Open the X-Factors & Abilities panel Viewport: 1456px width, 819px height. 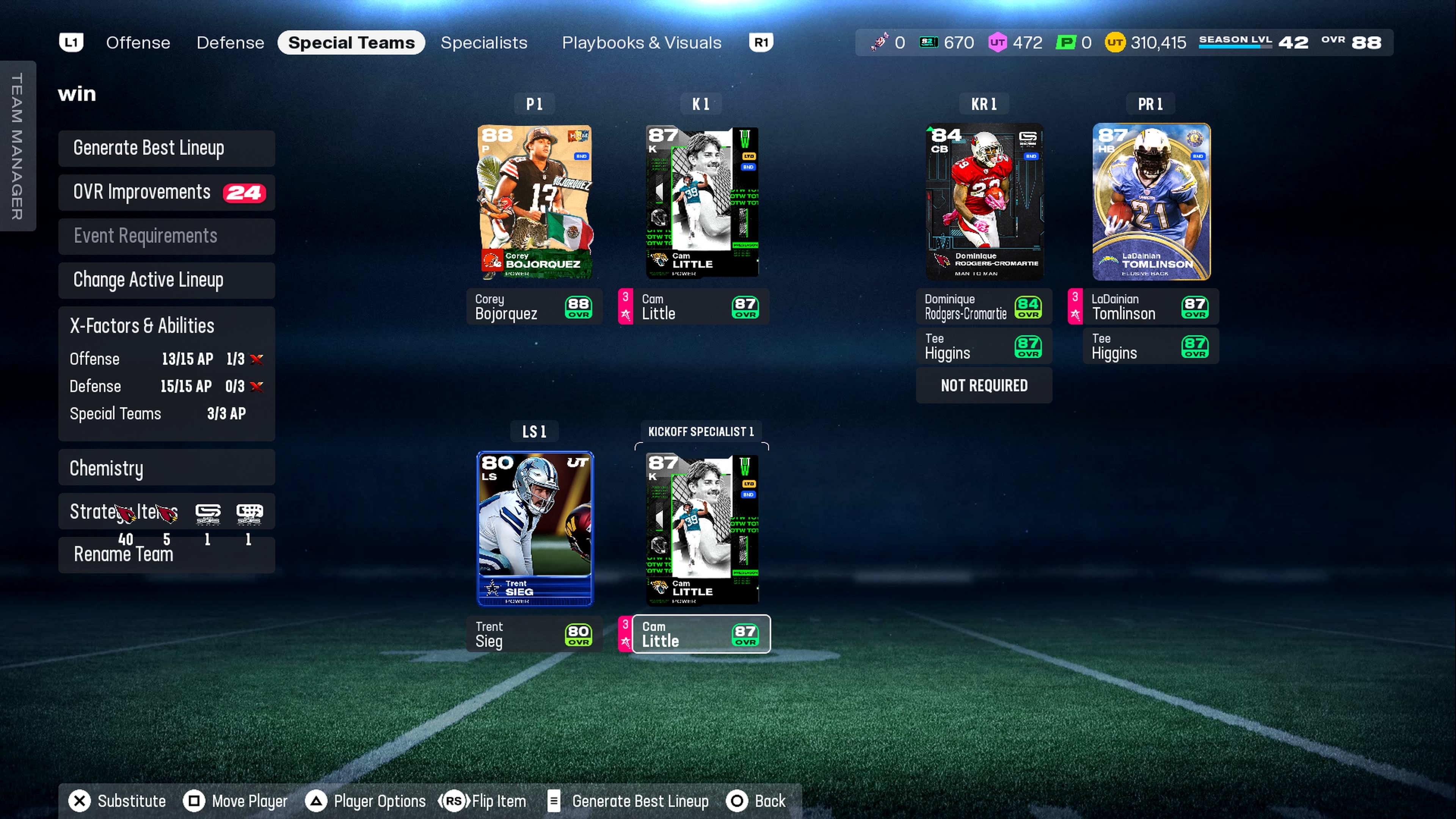point(166,326)
